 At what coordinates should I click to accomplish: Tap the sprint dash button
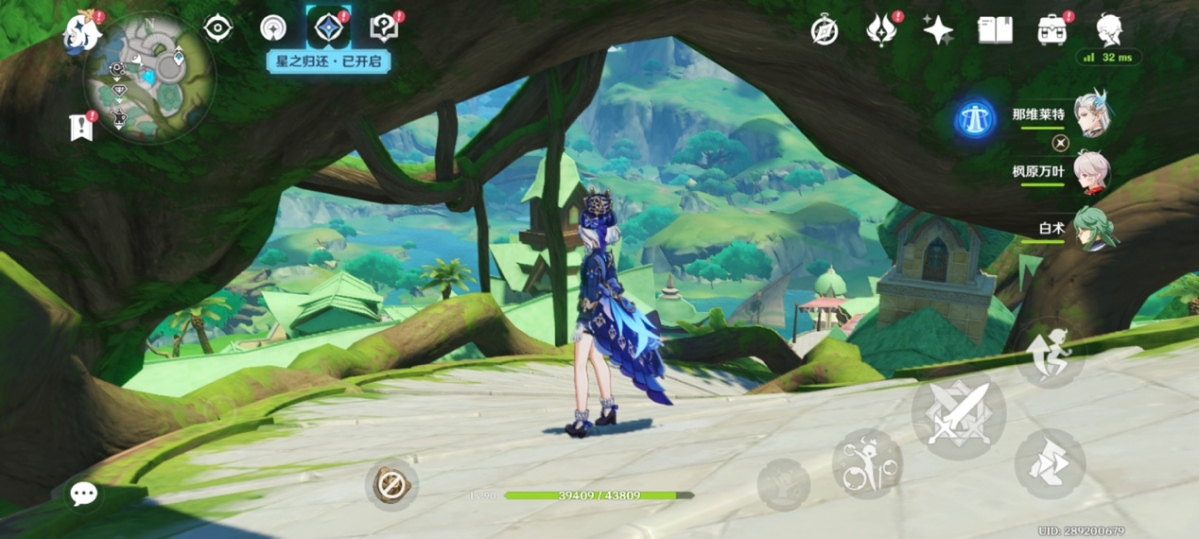pos(1049,462)
